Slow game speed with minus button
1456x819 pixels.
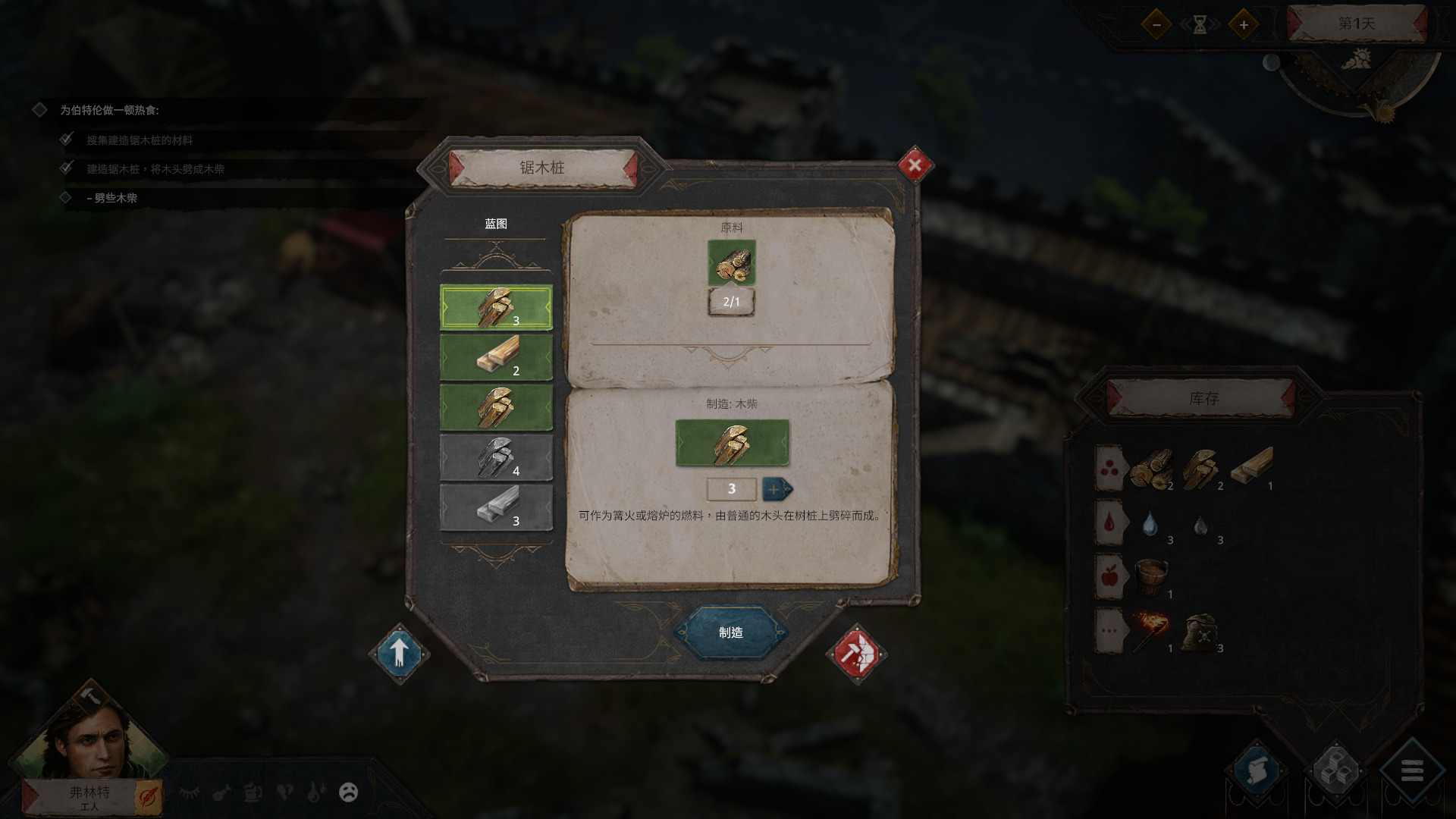pyautogui.click(x=1156, y=25)
